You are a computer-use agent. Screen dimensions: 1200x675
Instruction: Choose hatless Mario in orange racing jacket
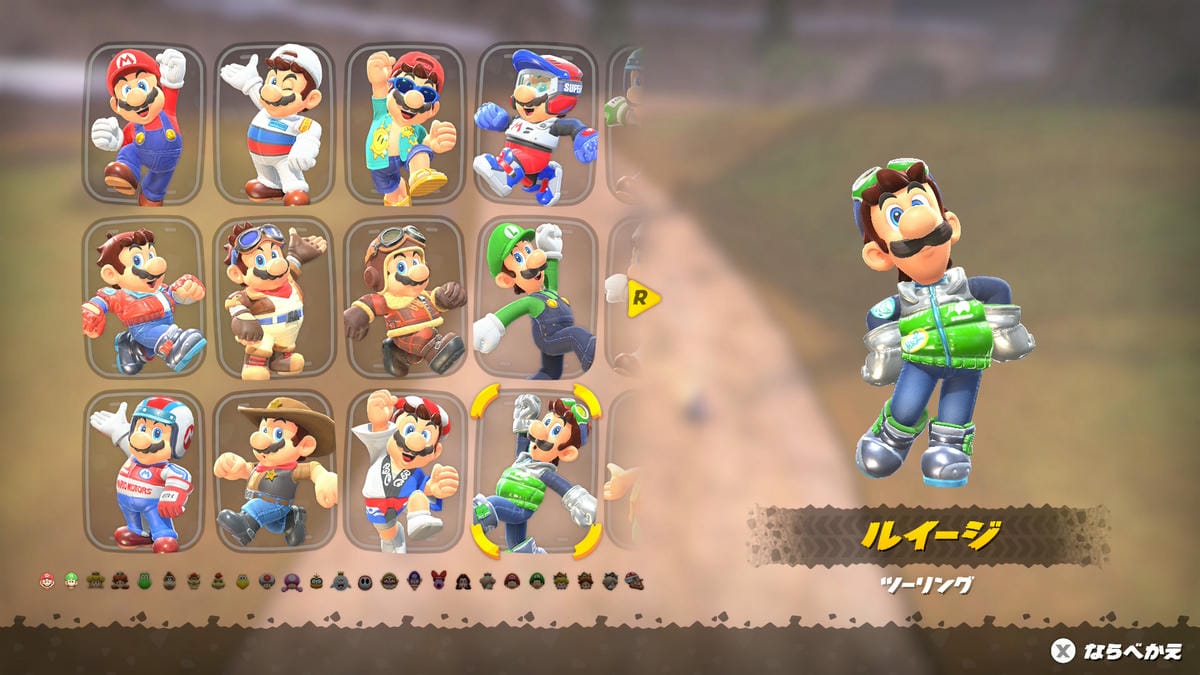[x=144, y=298]
